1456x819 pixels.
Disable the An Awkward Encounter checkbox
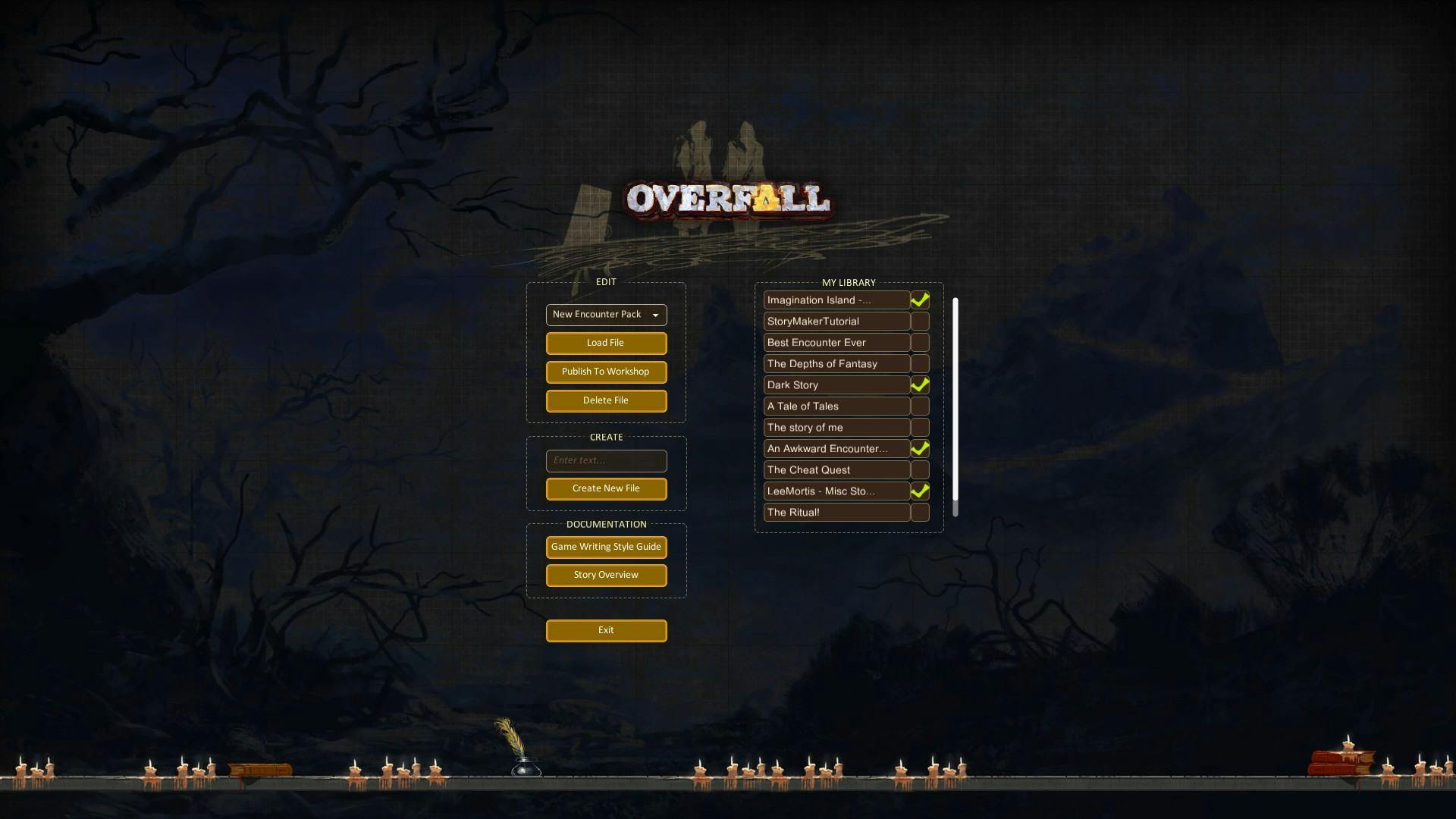[x=920, y=448]
